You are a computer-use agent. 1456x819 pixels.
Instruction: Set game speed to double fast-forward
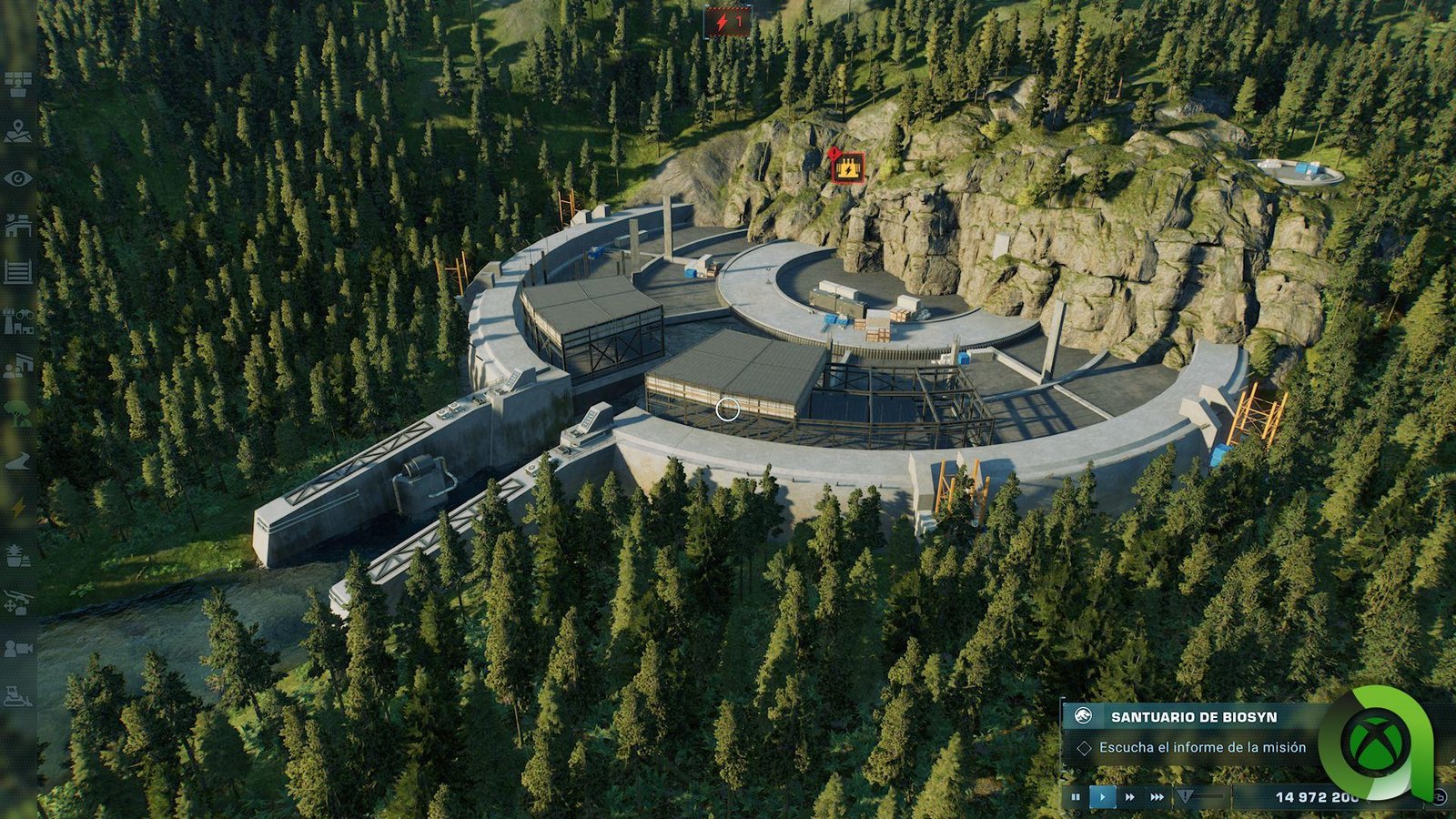click(1130, 797)
